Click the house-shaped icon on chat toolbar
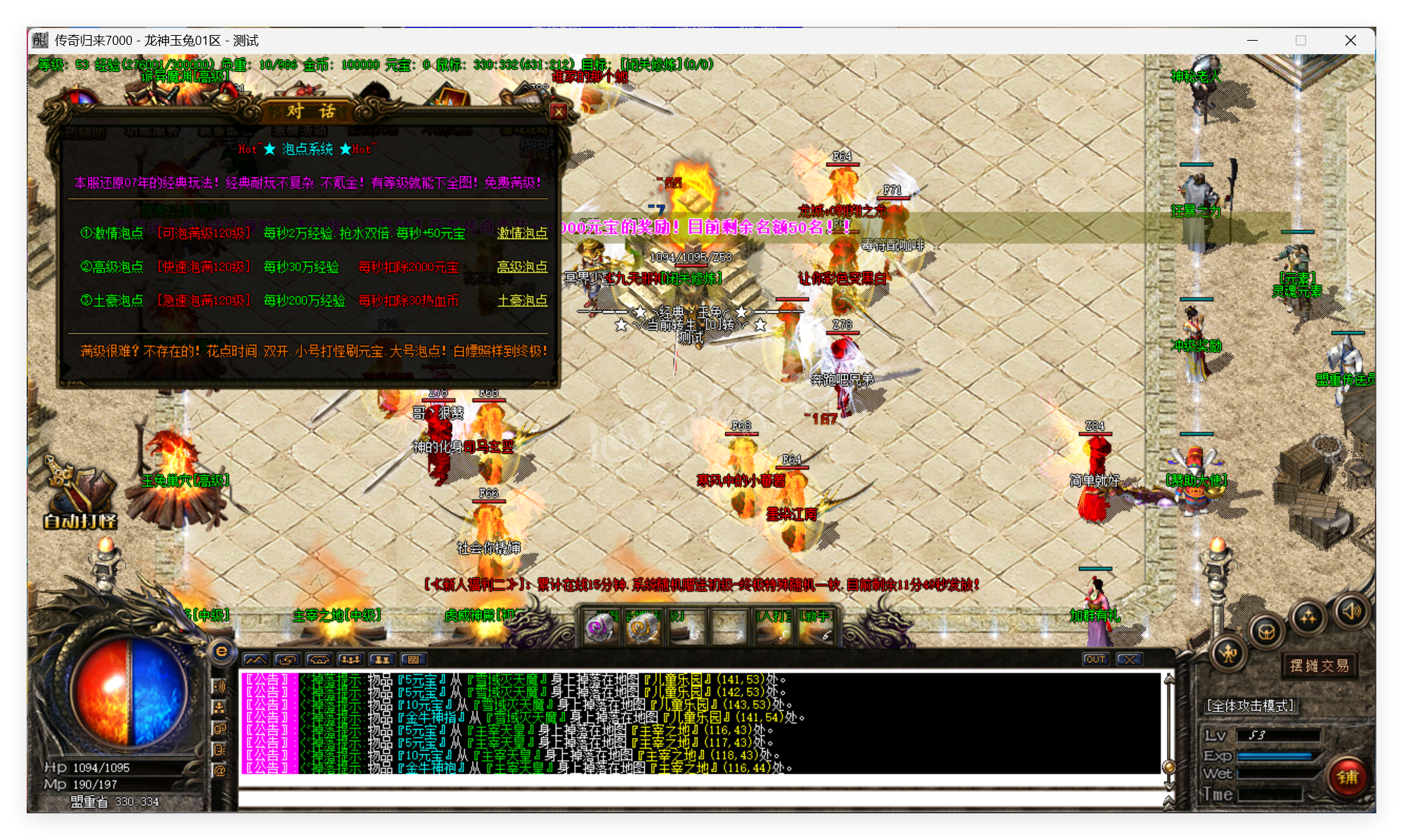Screen dimensions: 1403x840 319,660
